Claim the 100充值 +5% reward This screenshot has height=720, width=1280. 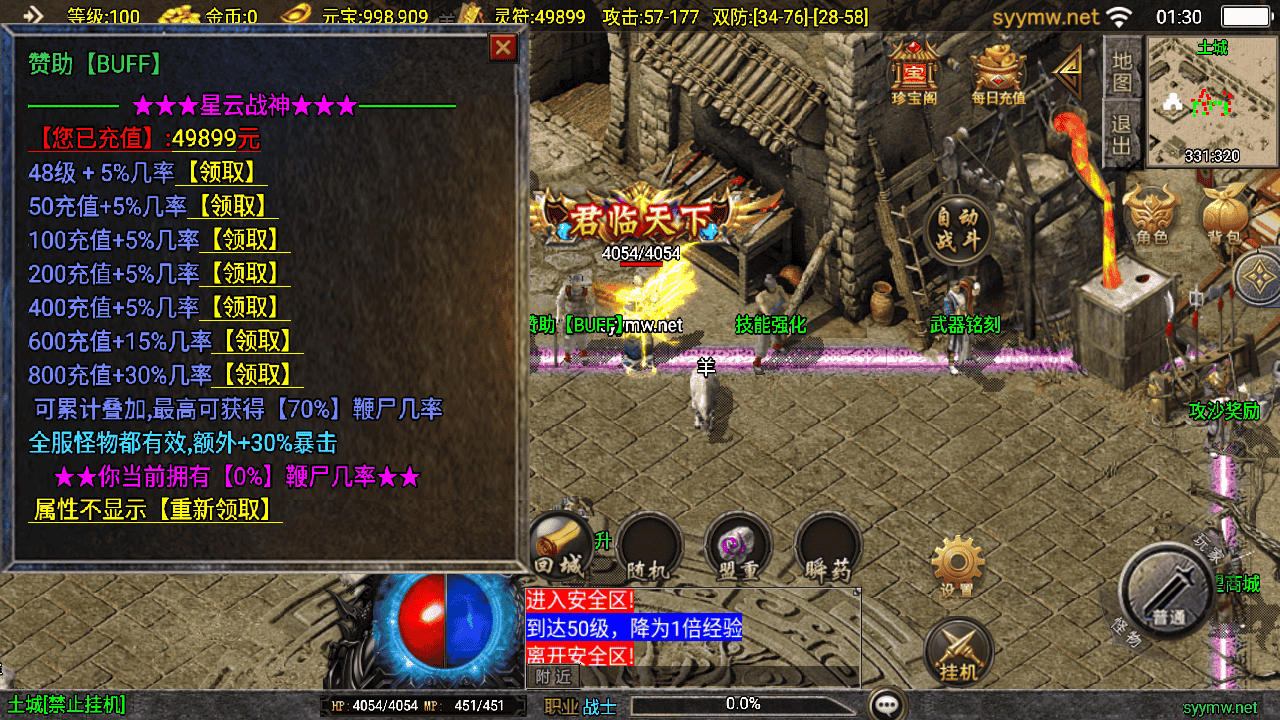[245, 240]
